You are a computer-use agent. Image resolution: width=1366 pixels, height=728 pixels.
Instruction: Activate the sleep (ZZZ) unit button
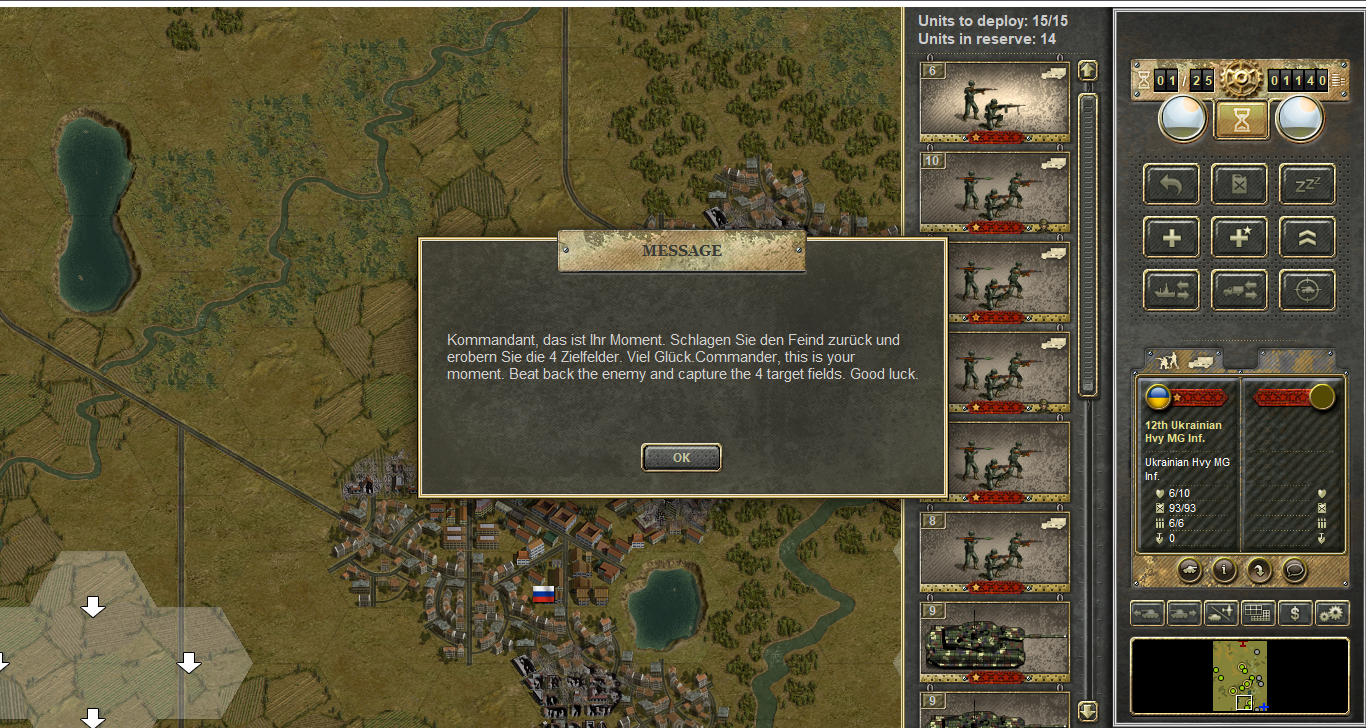tap(1307, 185)
